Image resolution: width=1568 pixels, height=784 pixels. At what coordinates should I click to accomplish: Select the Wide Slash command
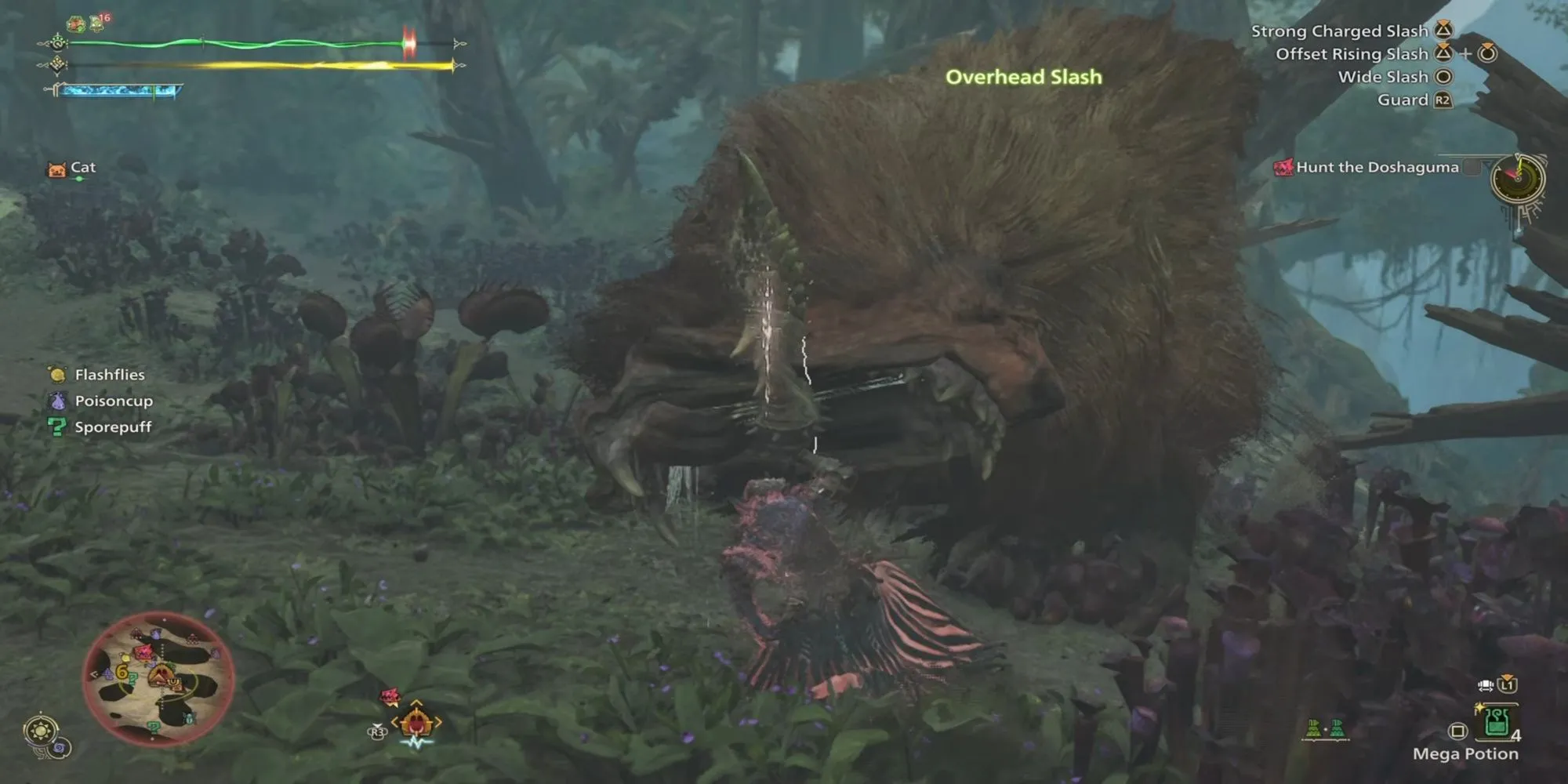[1382, 77]
